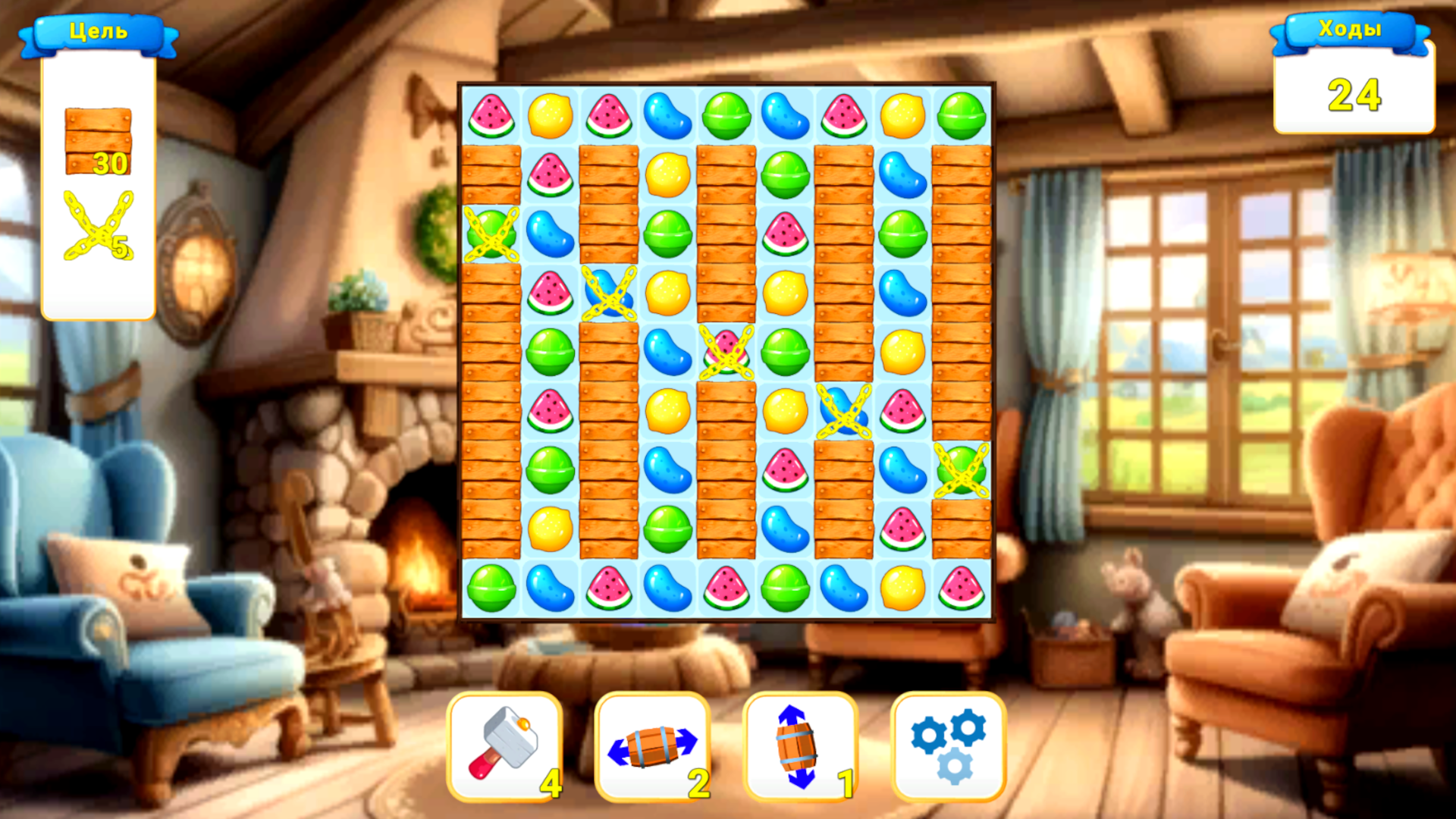This screenshot has width=1456, height=819.
Task: Select the hammer booster tool
Action: (x=504, y=747)
